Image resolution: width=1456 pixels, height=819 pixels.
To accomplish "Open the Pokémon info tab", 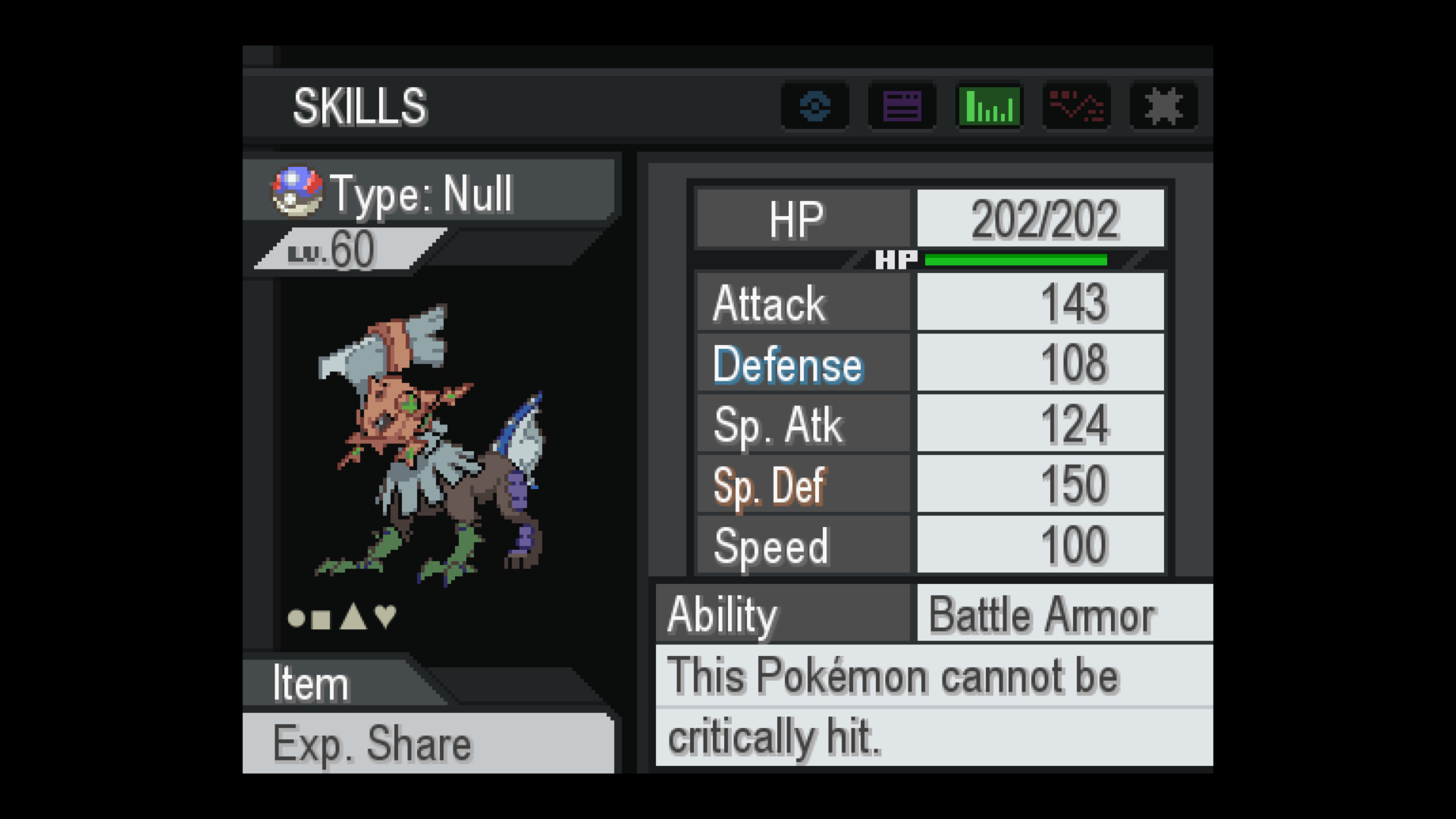I will pyautogui.click(x=815, y=106).
